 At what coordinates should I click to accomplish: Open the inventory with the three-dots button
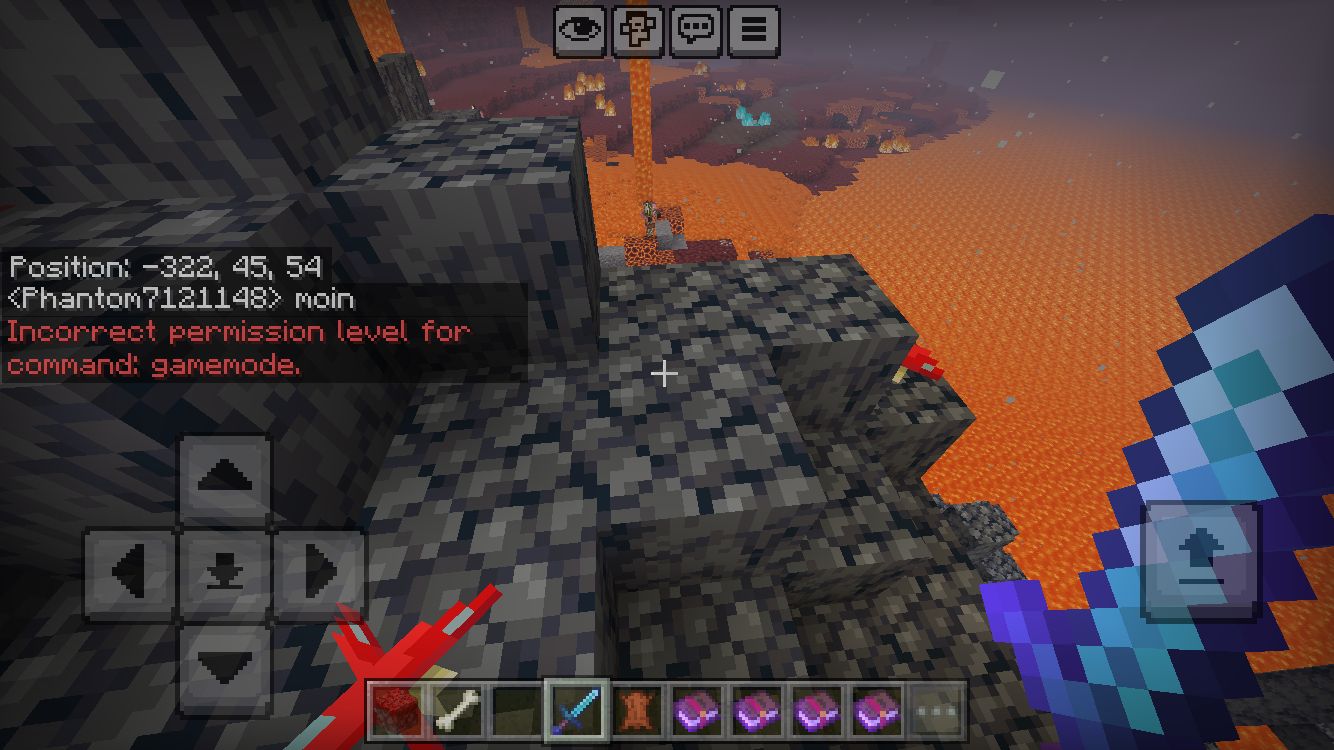(x=936, y=712)
